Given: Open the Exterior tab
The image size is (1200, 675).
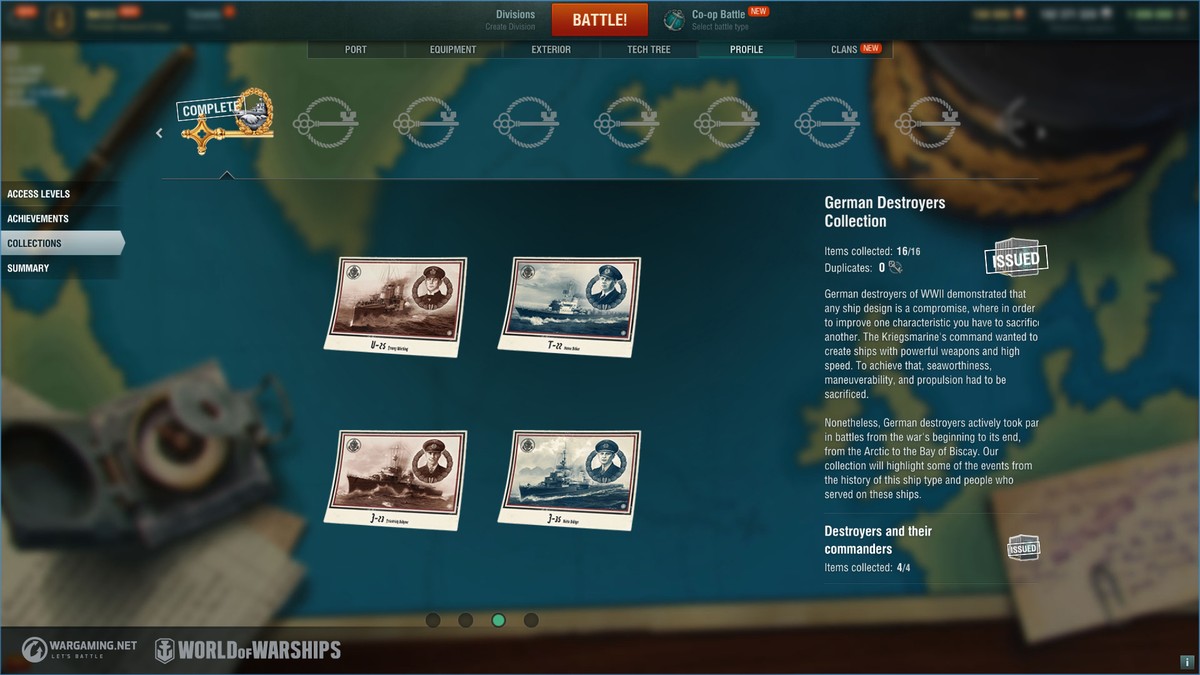Looking at the screenshot, I should tap(551, 49).
